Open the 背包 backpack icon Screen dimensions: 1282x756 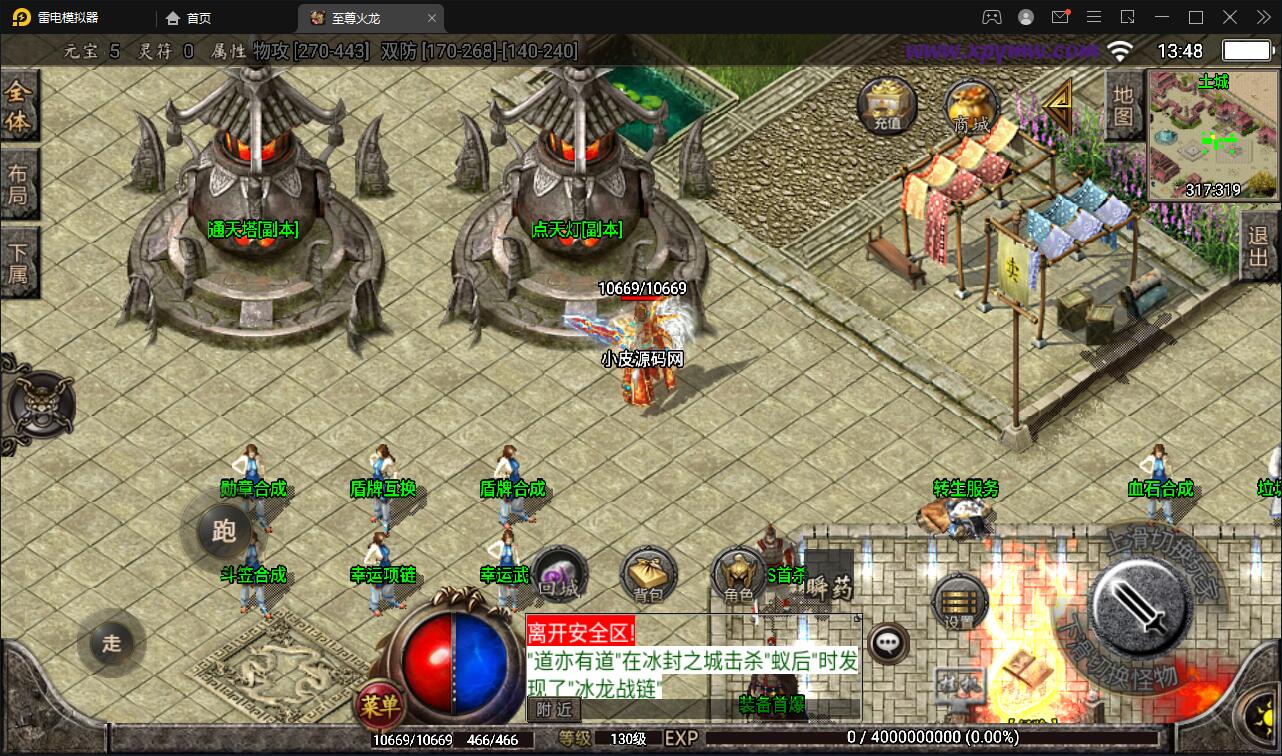646,575
